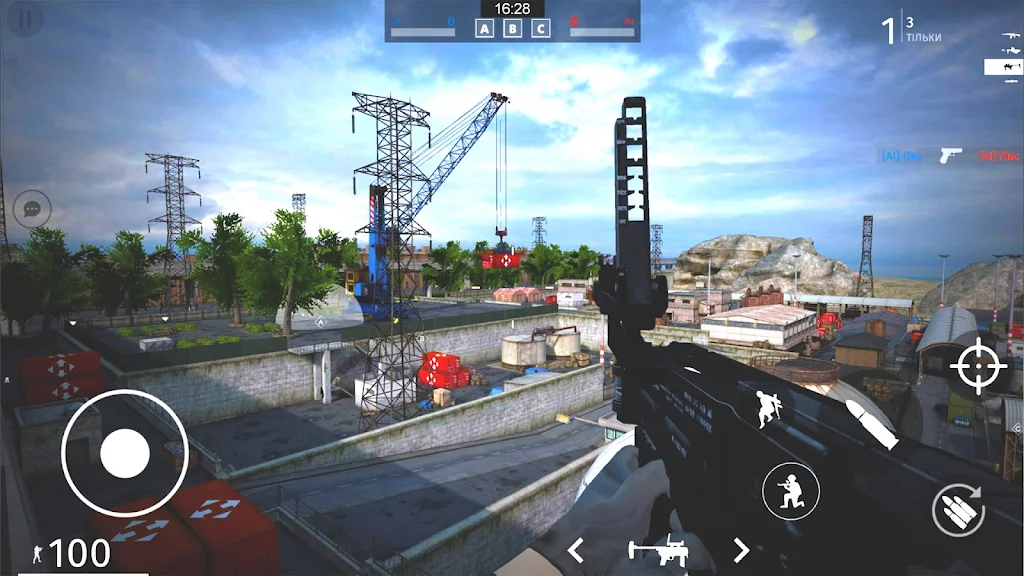This screenshot has width=1024, height=576.
Task: Reload with the bullets and arrow button
Action: [x=957, y=510]
